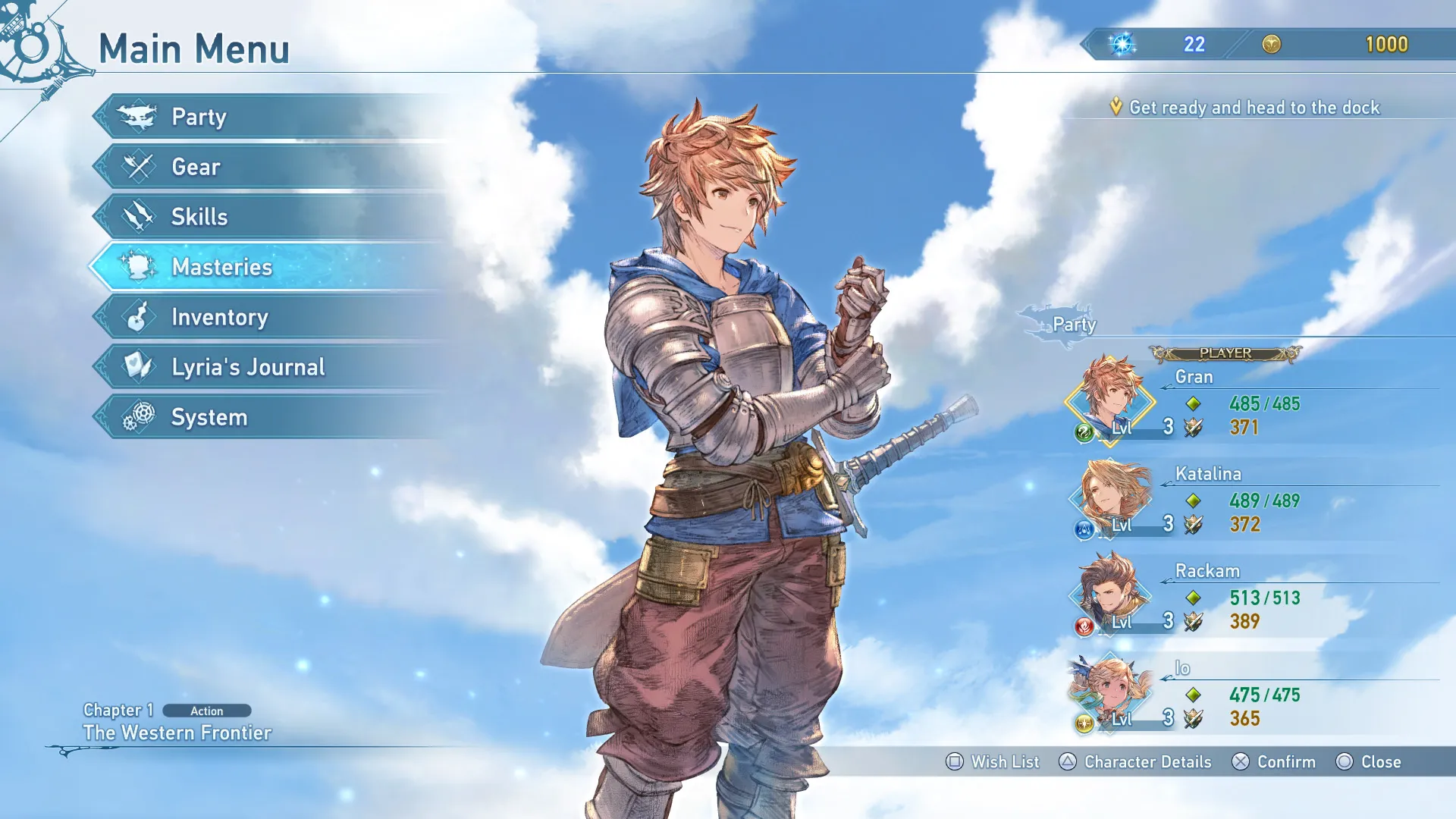Viewport: 1456px width, 819px height.
Task: Show Character Details
Action: (1135, 761)
